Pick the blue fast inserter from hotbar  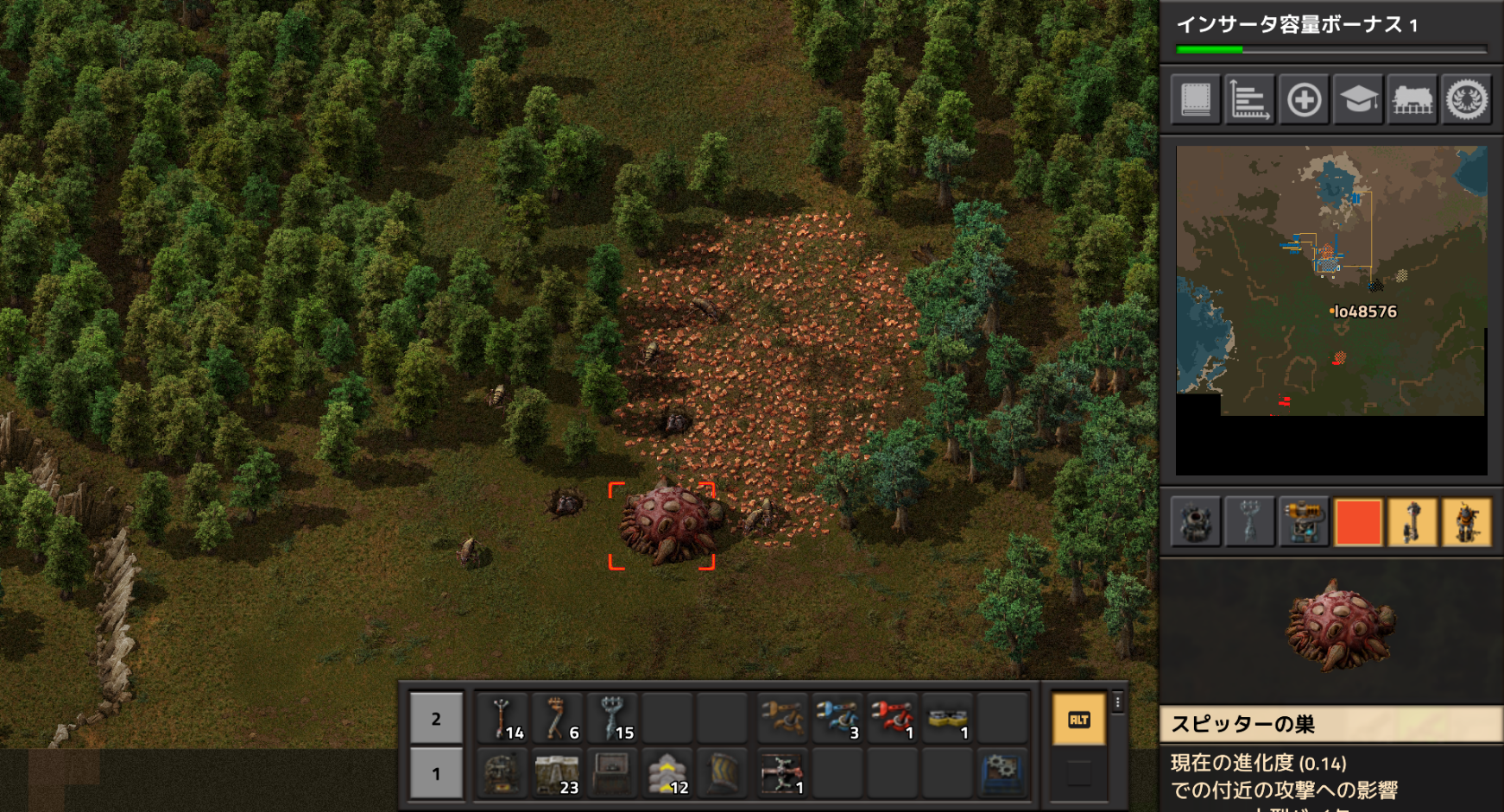[x=836, y=719]
